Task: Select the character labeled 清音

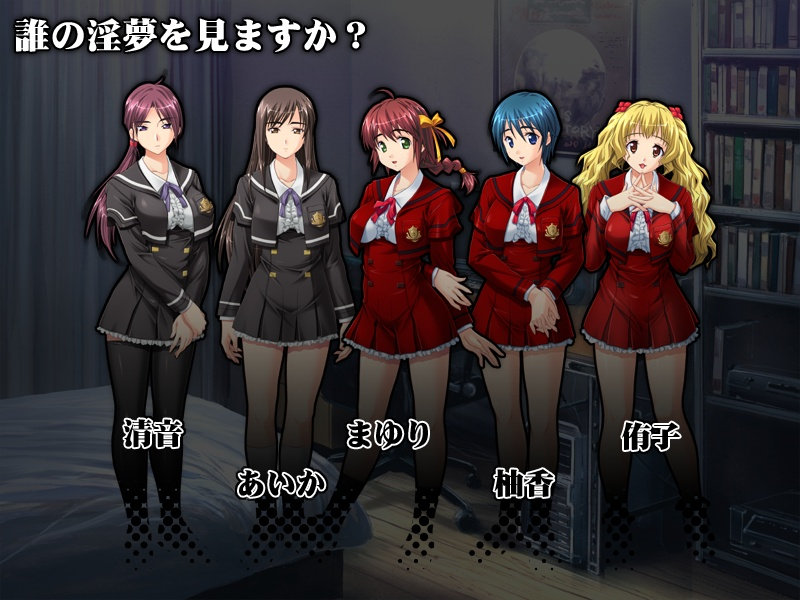Action: pyautogui.click(x=153, y=436)
